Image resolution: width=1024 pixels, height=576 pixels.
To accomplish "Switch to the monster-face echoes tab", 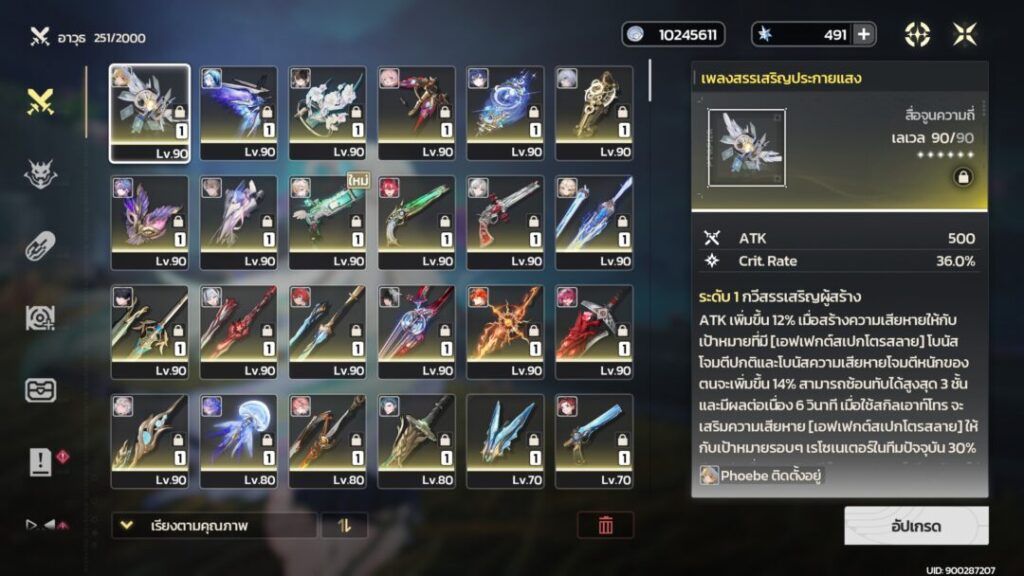I will [40, 174].
